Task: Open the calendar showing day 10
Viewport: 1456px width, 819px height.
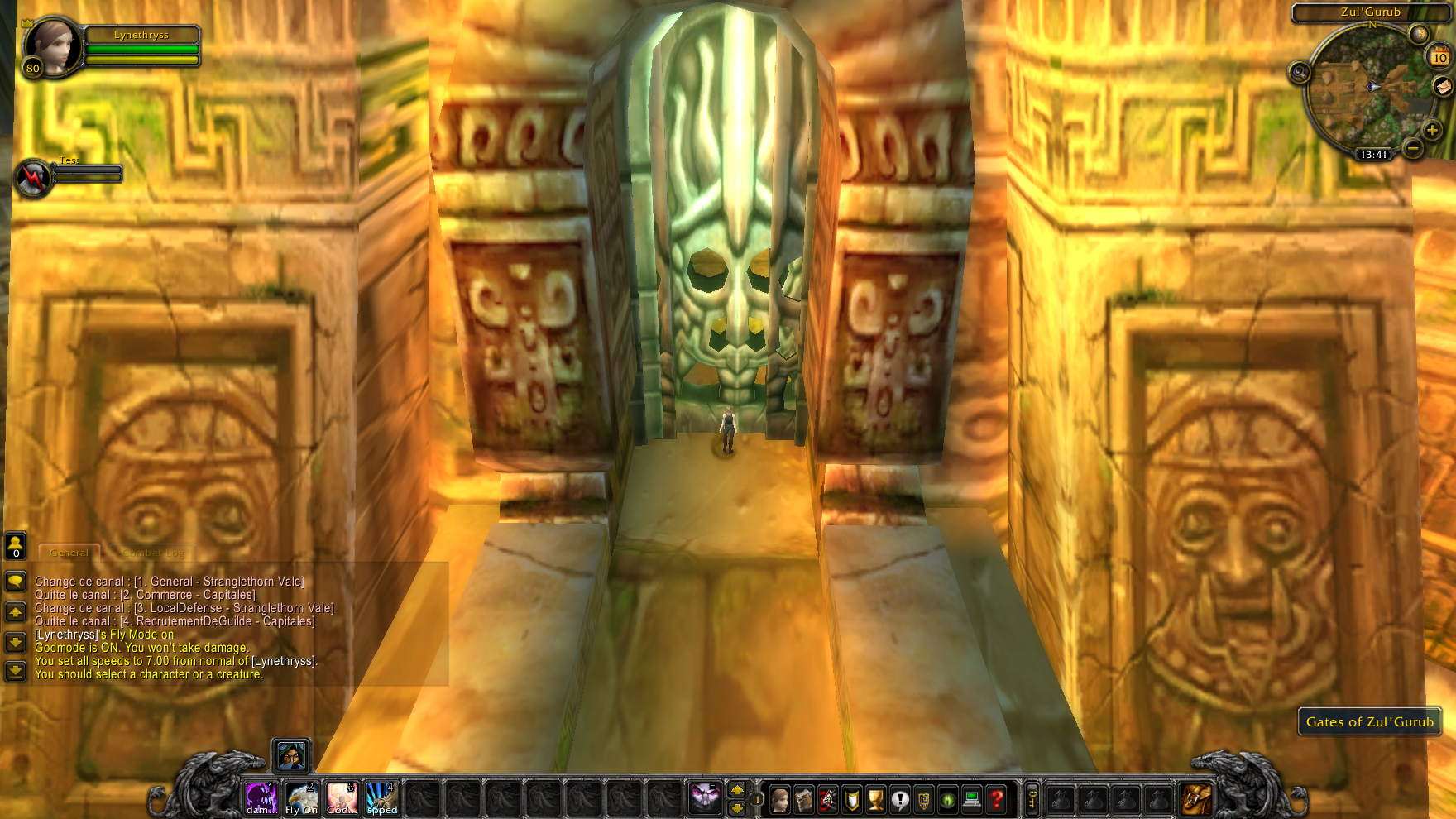Action: tap(1439, 56)
